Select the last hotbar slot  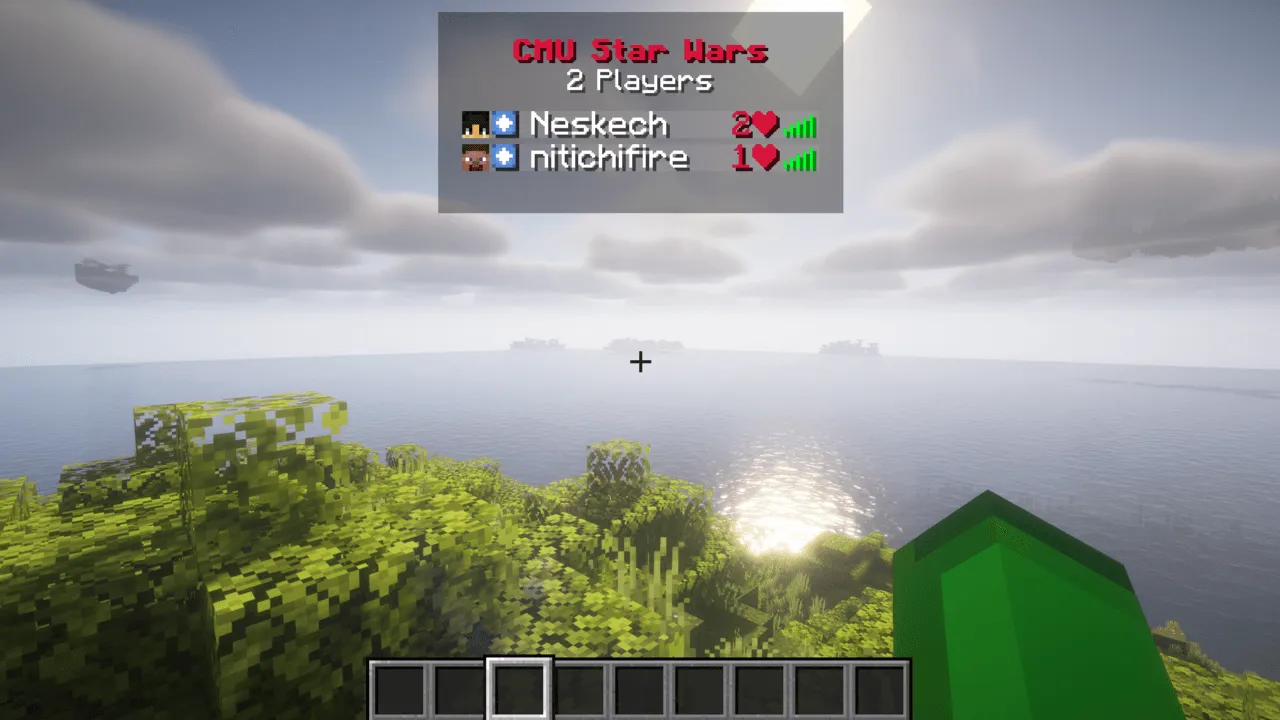[x=880, y=686]
